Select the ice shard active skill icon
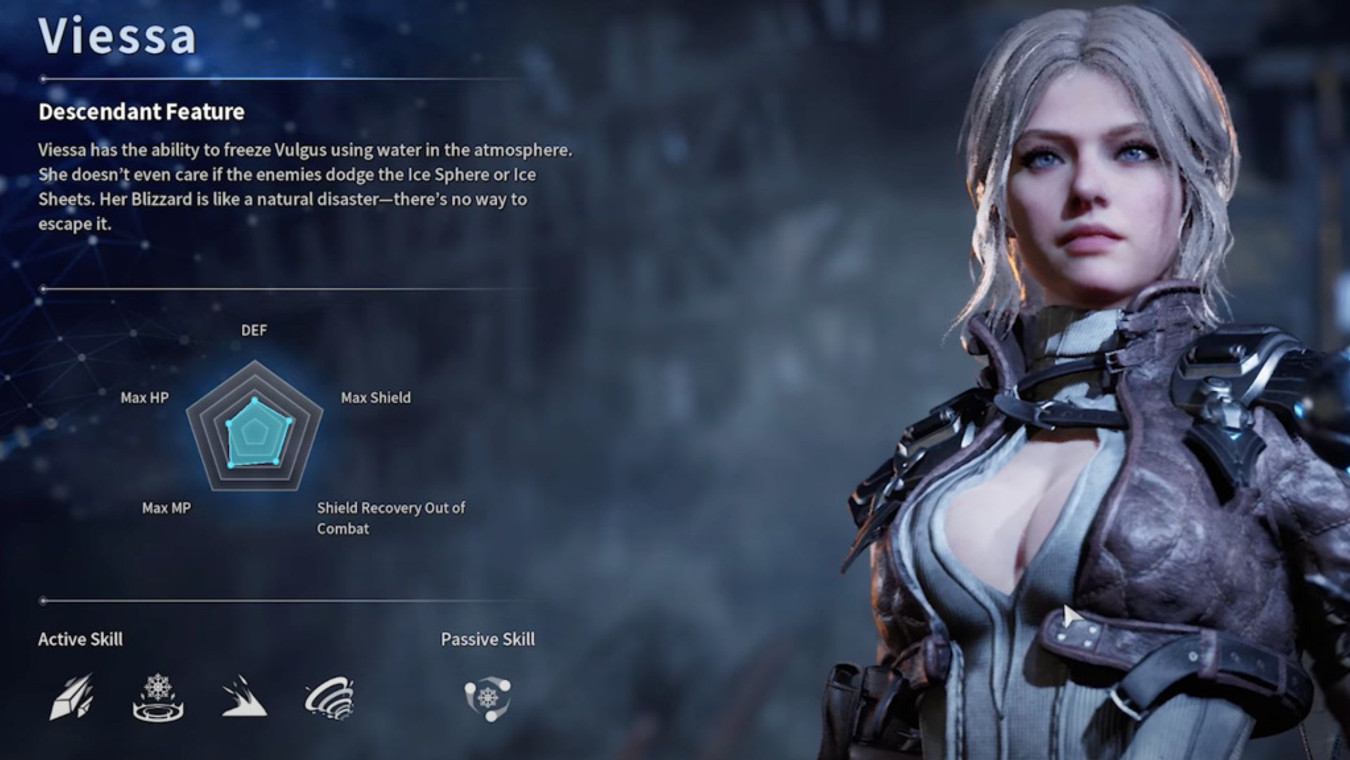Image resolution: width=1350 pixels, height=760 pixels. [x=72, y=697]
